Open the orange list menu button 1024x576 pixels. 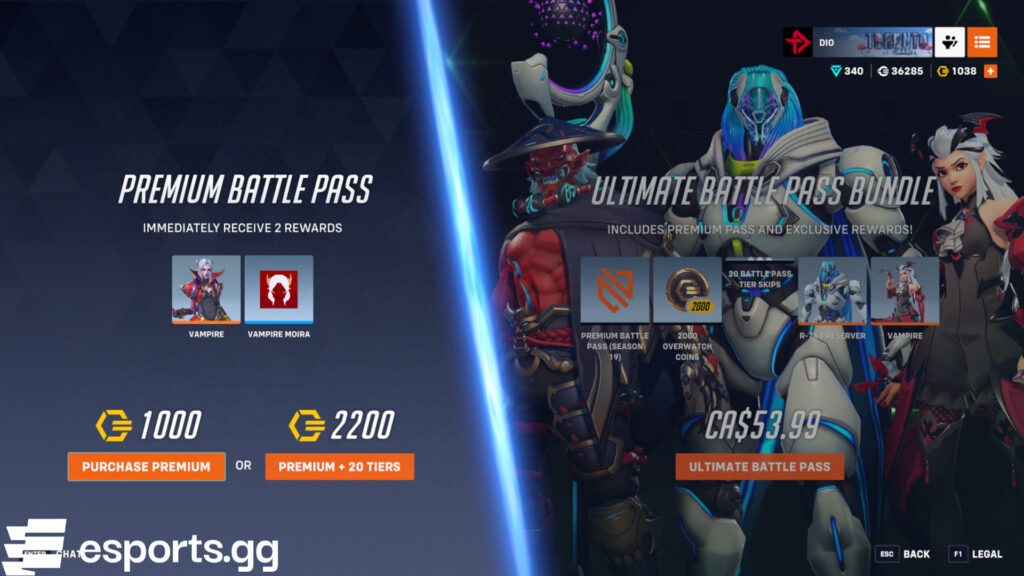pos(982,42)
